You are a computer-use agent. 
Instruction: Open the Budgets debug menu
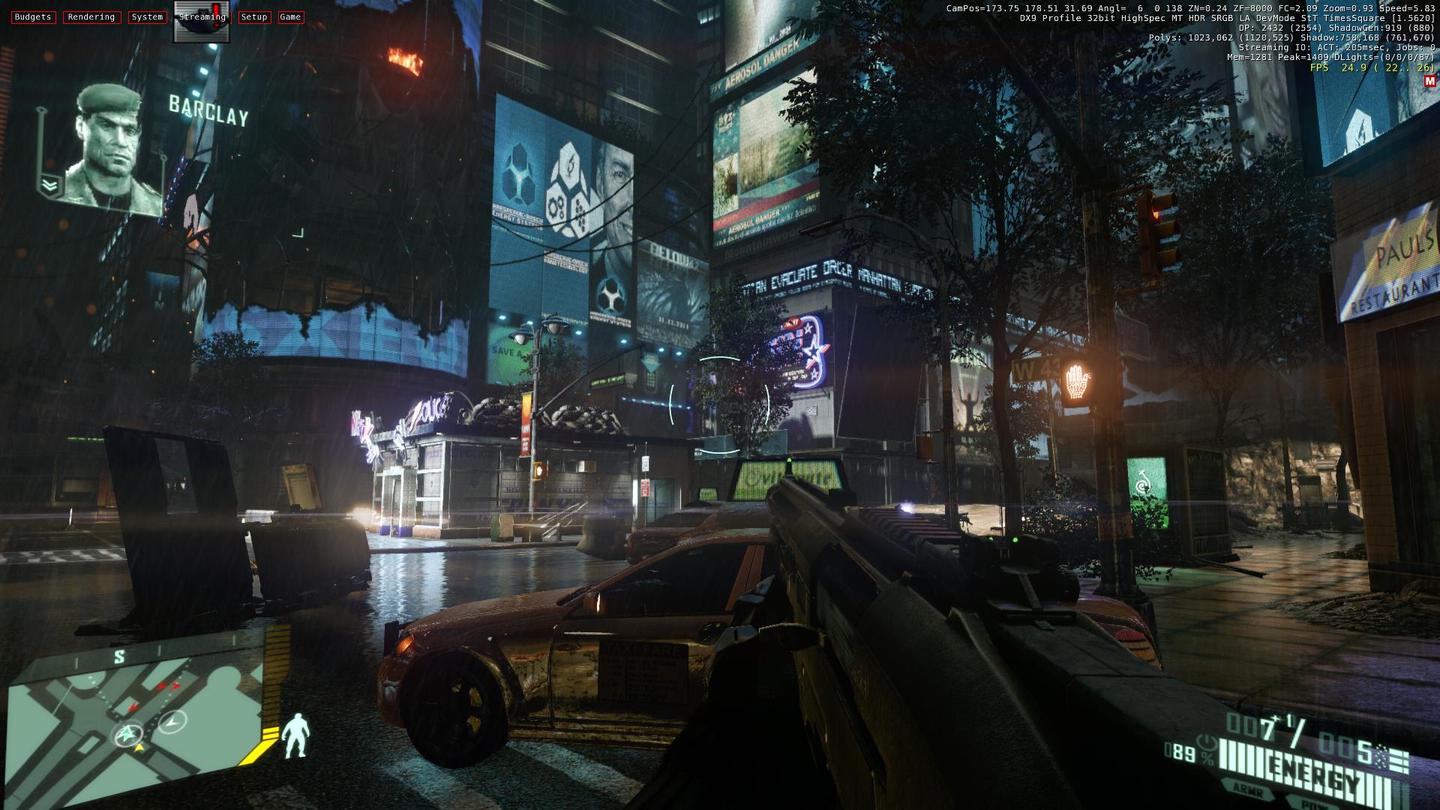tap(33, 17)
